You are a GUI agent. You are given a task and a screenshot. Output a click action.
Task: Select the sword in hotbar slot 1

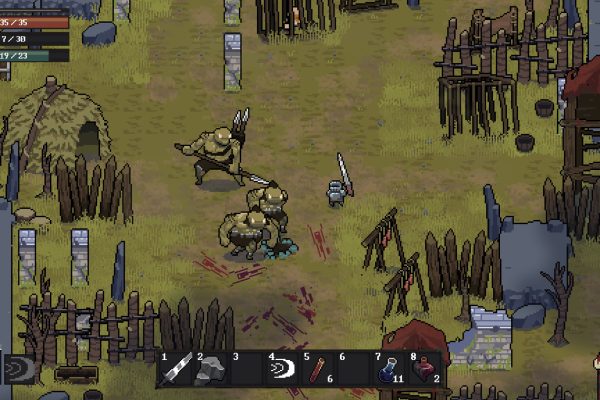click(x=176, y=369)
